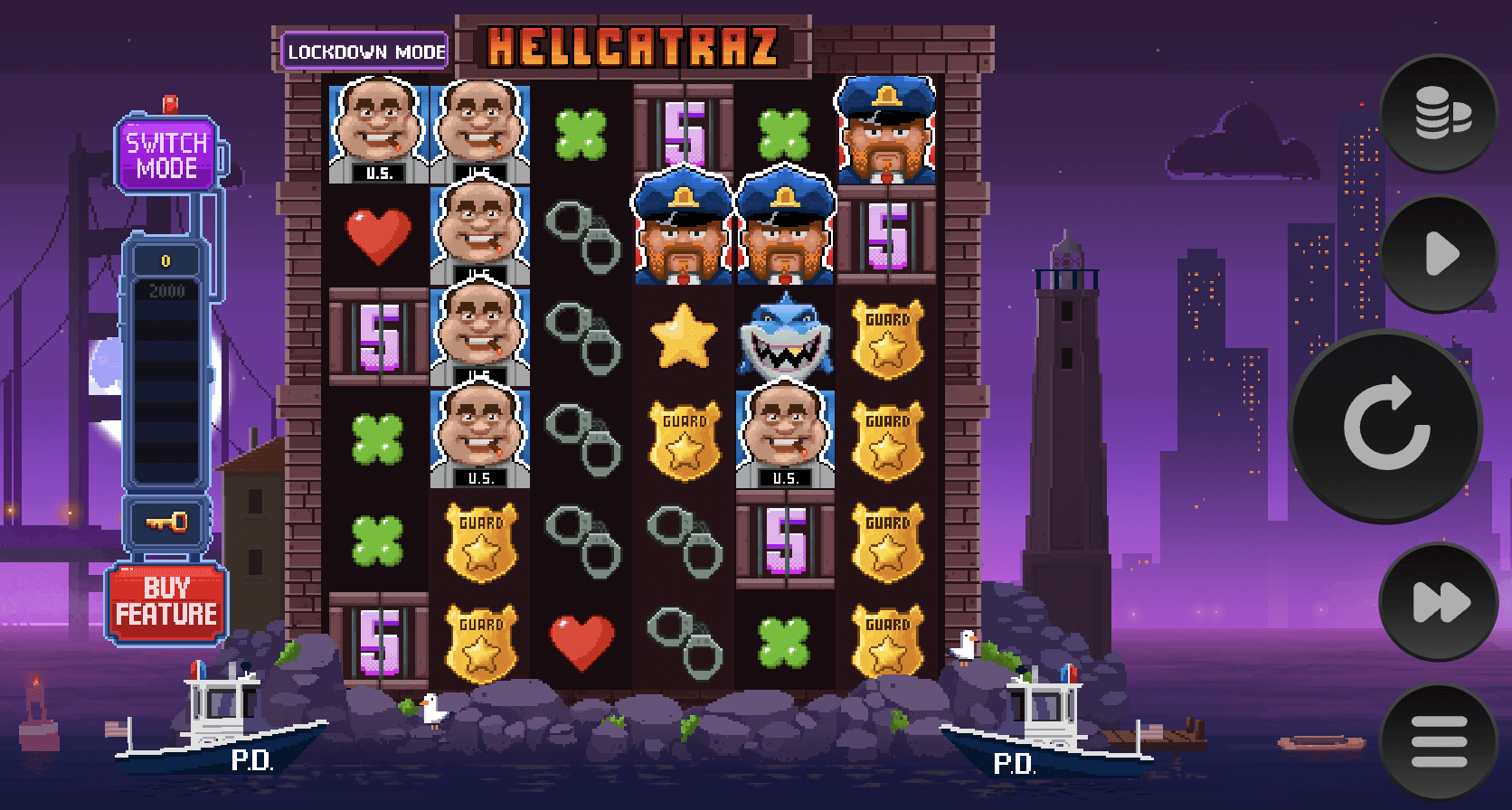This screenshot has width=1512, height=810.
Task: Open the hamburger menu
Action: 1439,742
